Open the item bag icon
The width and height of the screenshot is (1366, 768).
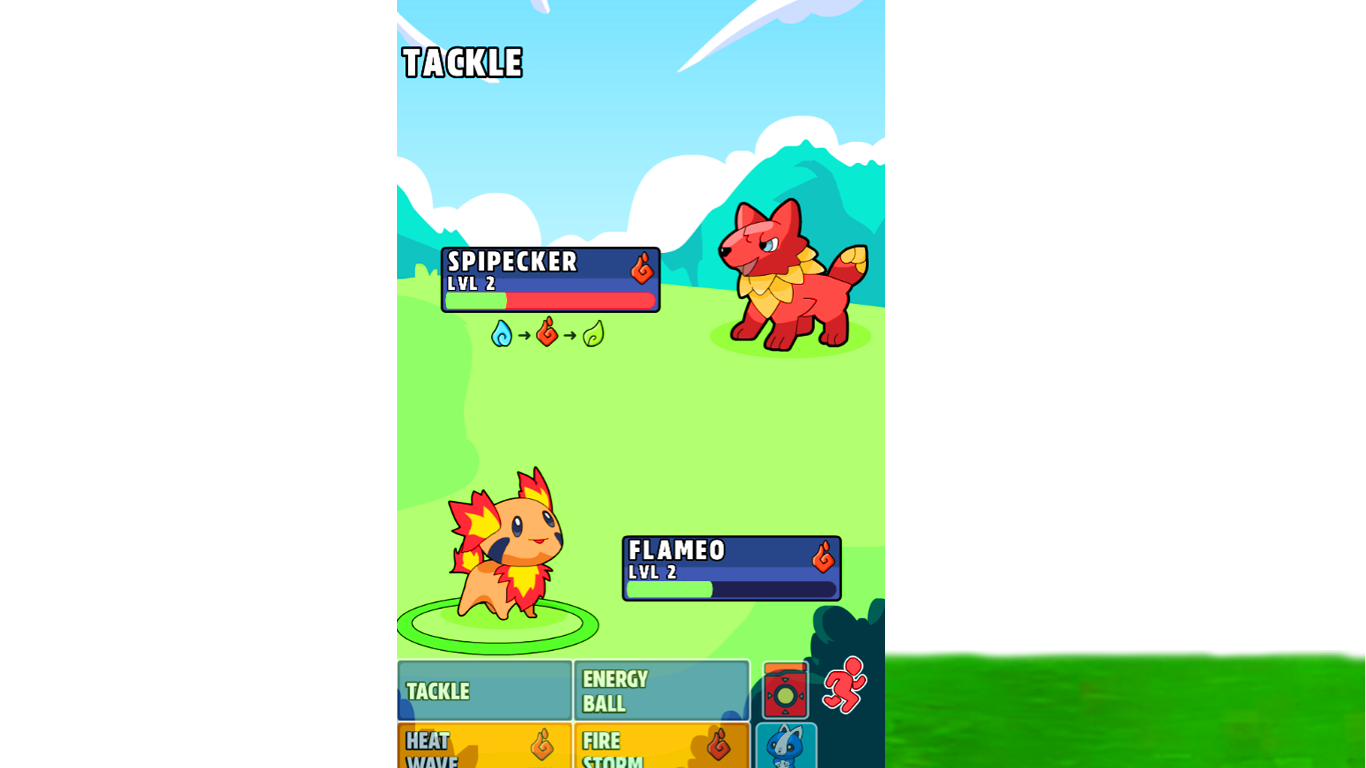787,690
